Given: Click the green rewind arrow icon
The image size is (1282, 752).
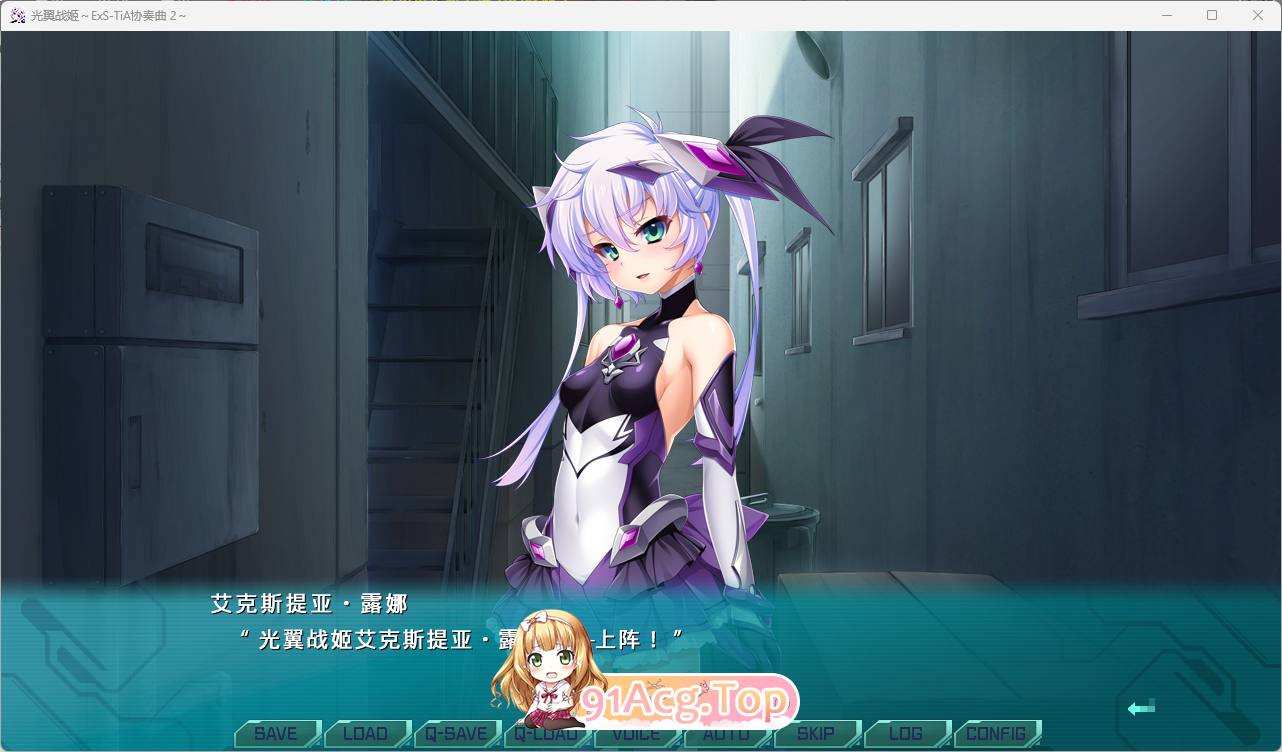Looking at the screenshot, I should [1140, 708].
